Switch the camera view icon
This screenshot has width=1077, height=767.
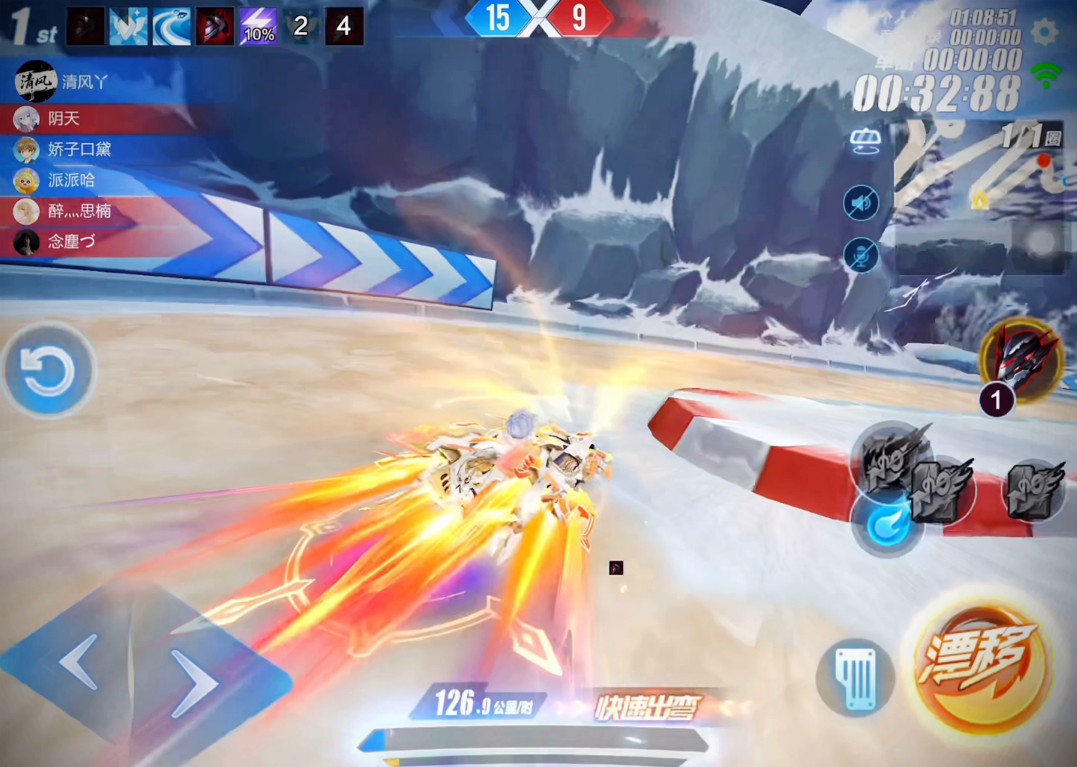tap(865, 142)
